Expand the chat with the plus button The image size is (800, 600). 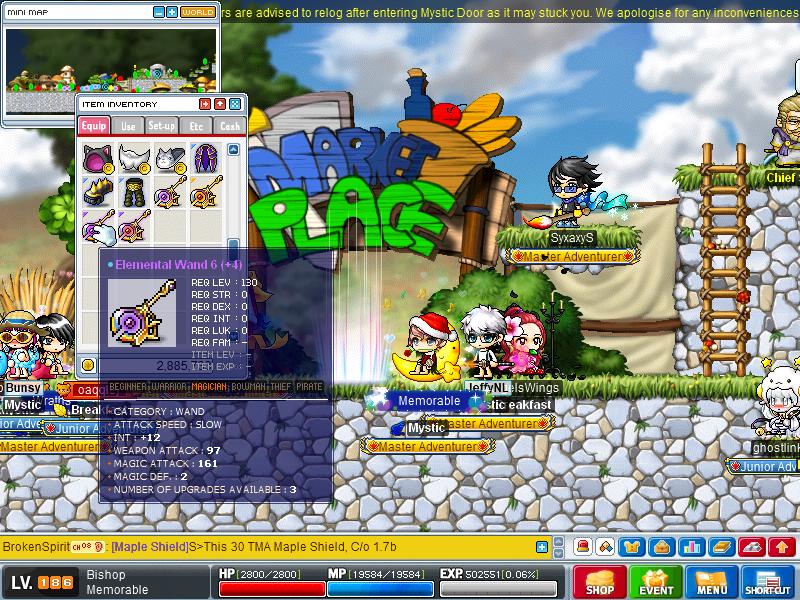click(x=542, y=547)
